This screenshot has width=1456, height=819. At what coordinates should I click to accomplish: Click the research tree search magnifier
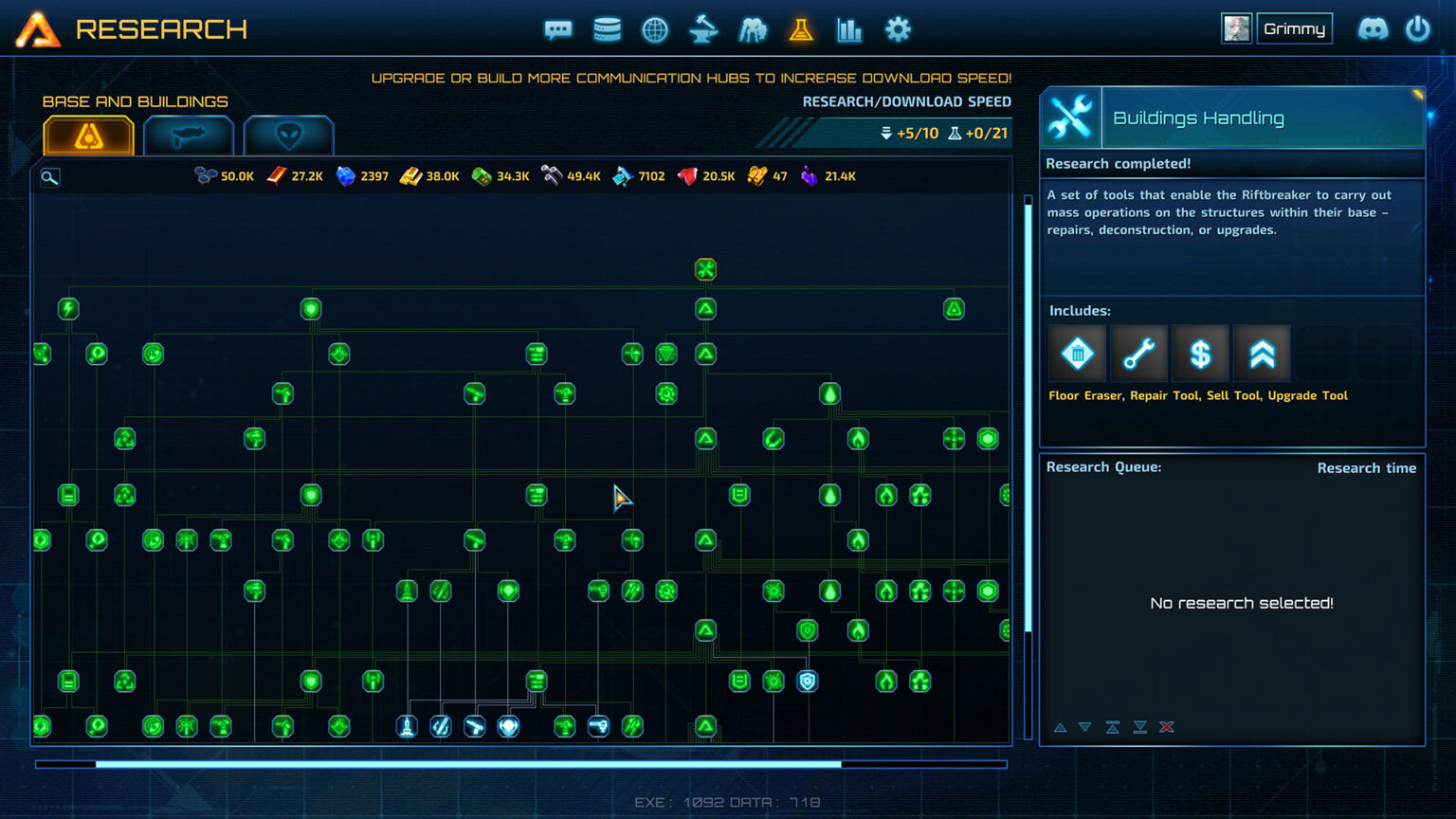(48, 177)
